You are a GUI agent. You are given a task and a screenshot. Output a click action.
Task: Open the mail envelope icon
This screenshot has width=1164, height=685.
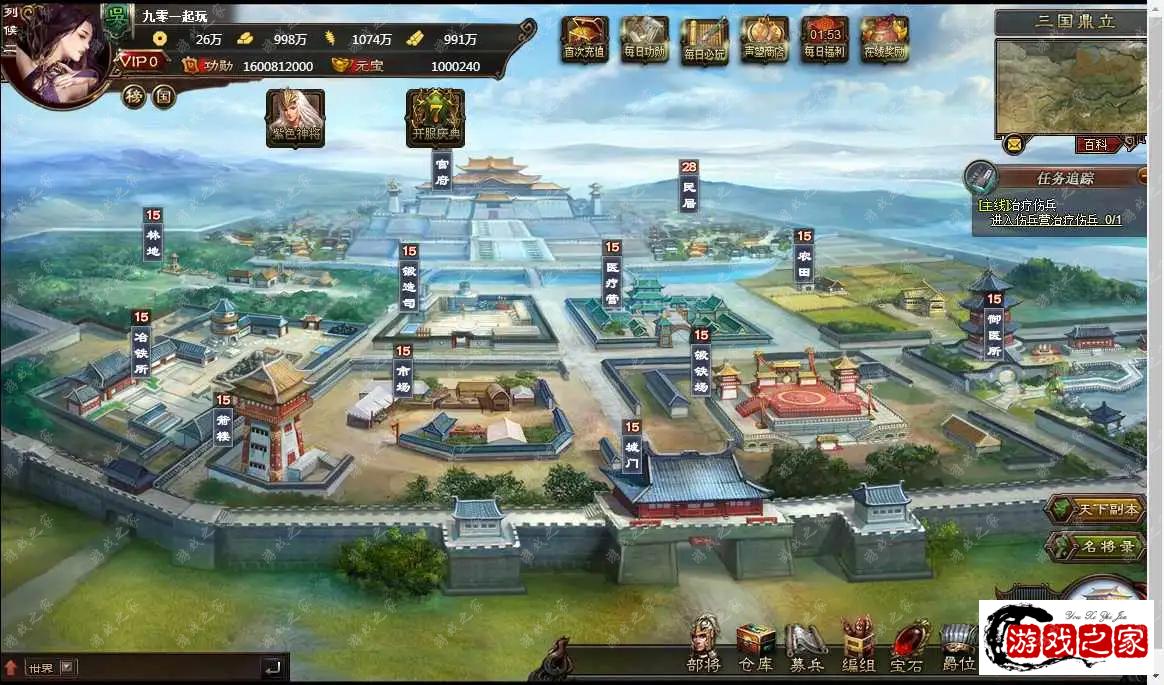[x=1014, y=144]
